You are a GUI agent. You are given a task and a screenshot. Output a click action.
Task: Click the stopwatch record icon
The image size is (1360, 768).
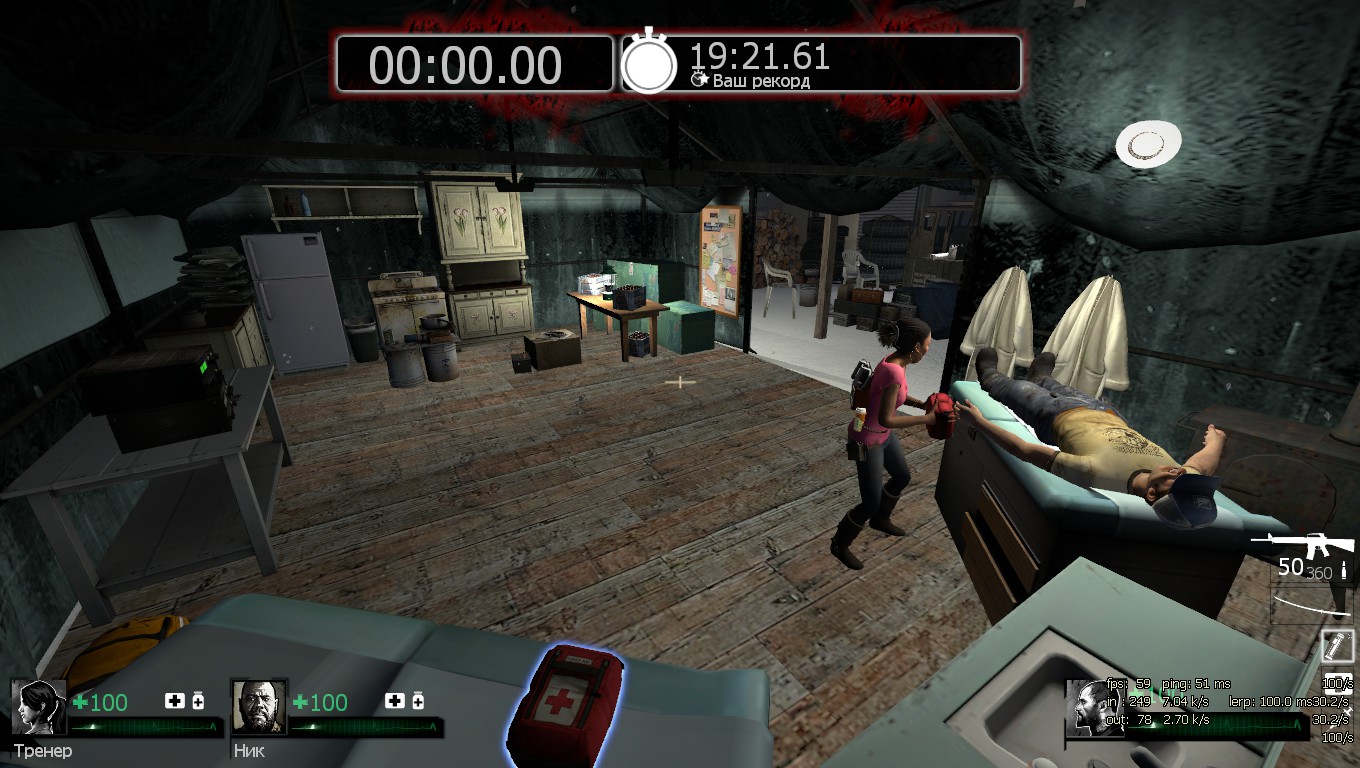click(x=649, y=63)
